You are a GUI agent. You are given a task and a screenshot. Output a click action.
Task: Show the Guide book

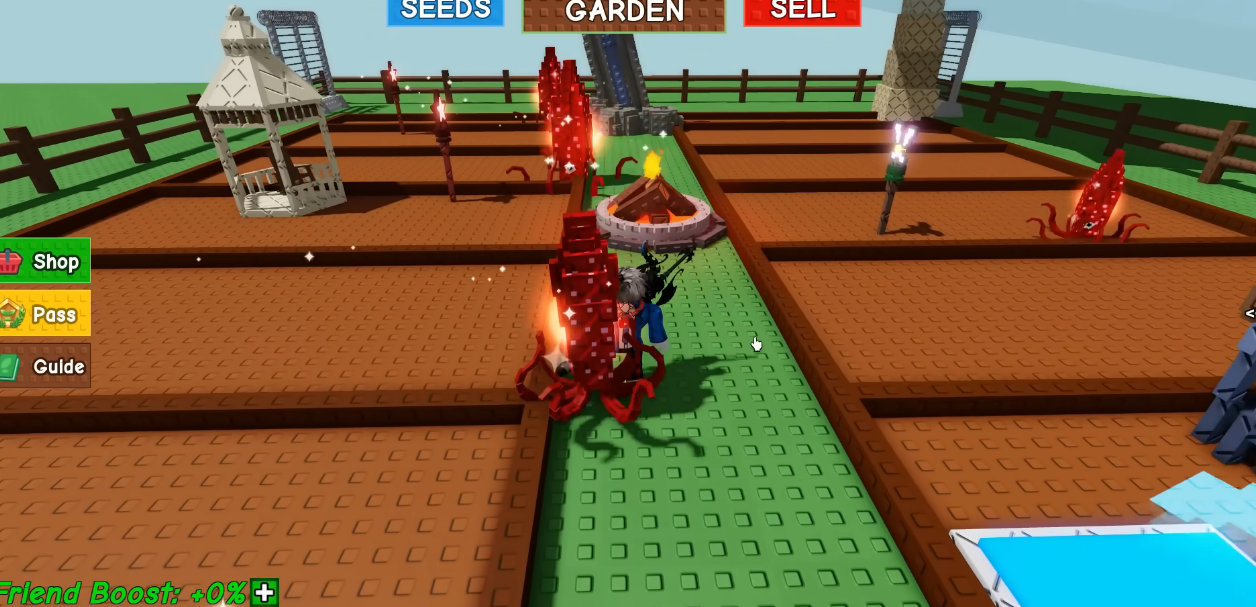pyautogui.click(x=45, y=366)
